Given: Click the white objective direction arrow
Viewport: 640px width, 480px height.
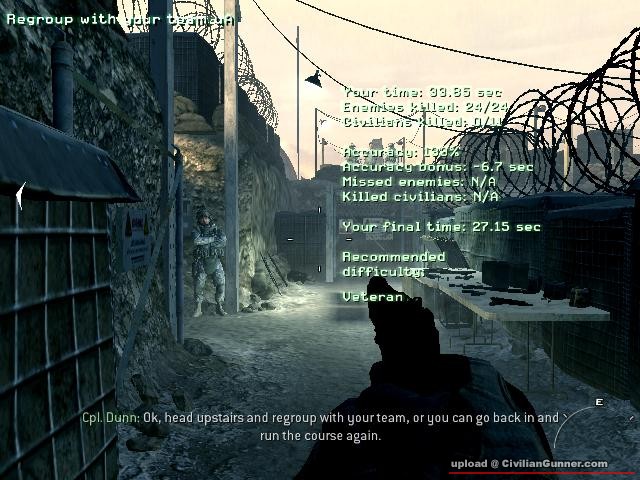Looking at the screenshot, I should 20,196.
